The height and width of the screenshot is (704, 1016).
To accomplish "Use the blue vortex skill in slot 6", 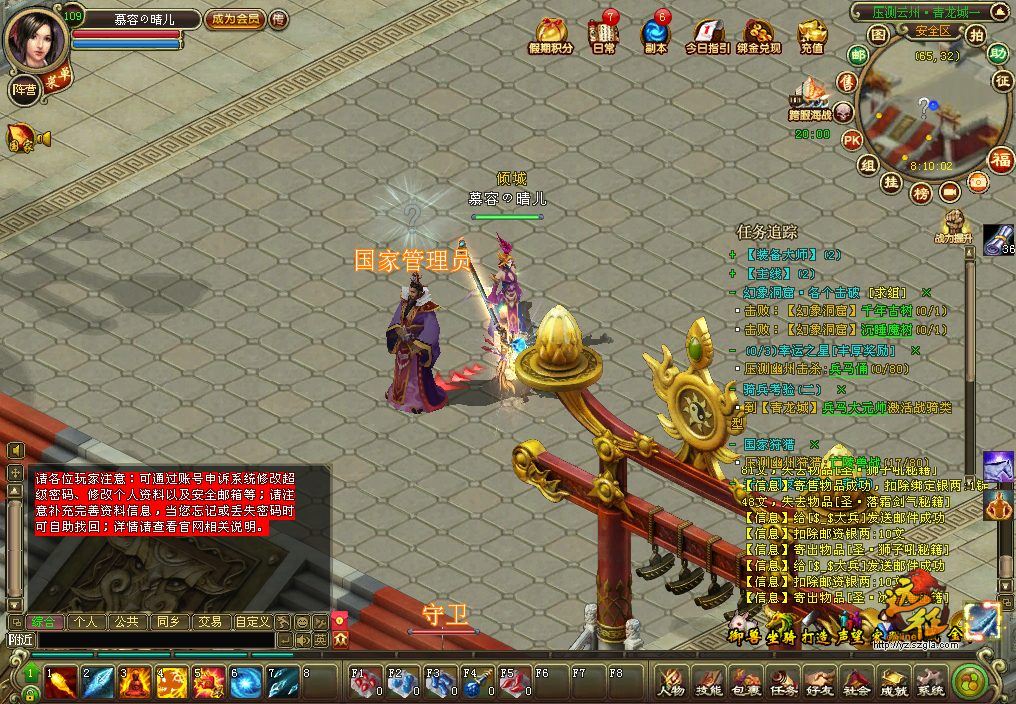I will [246, 682].
